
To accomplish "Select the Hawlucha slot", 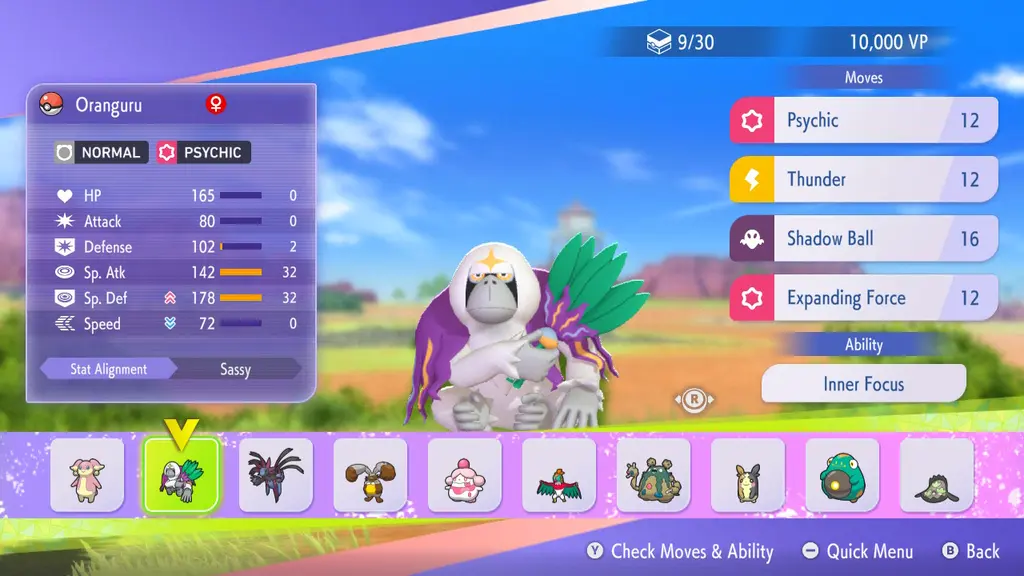I will (x=559, y=475).
